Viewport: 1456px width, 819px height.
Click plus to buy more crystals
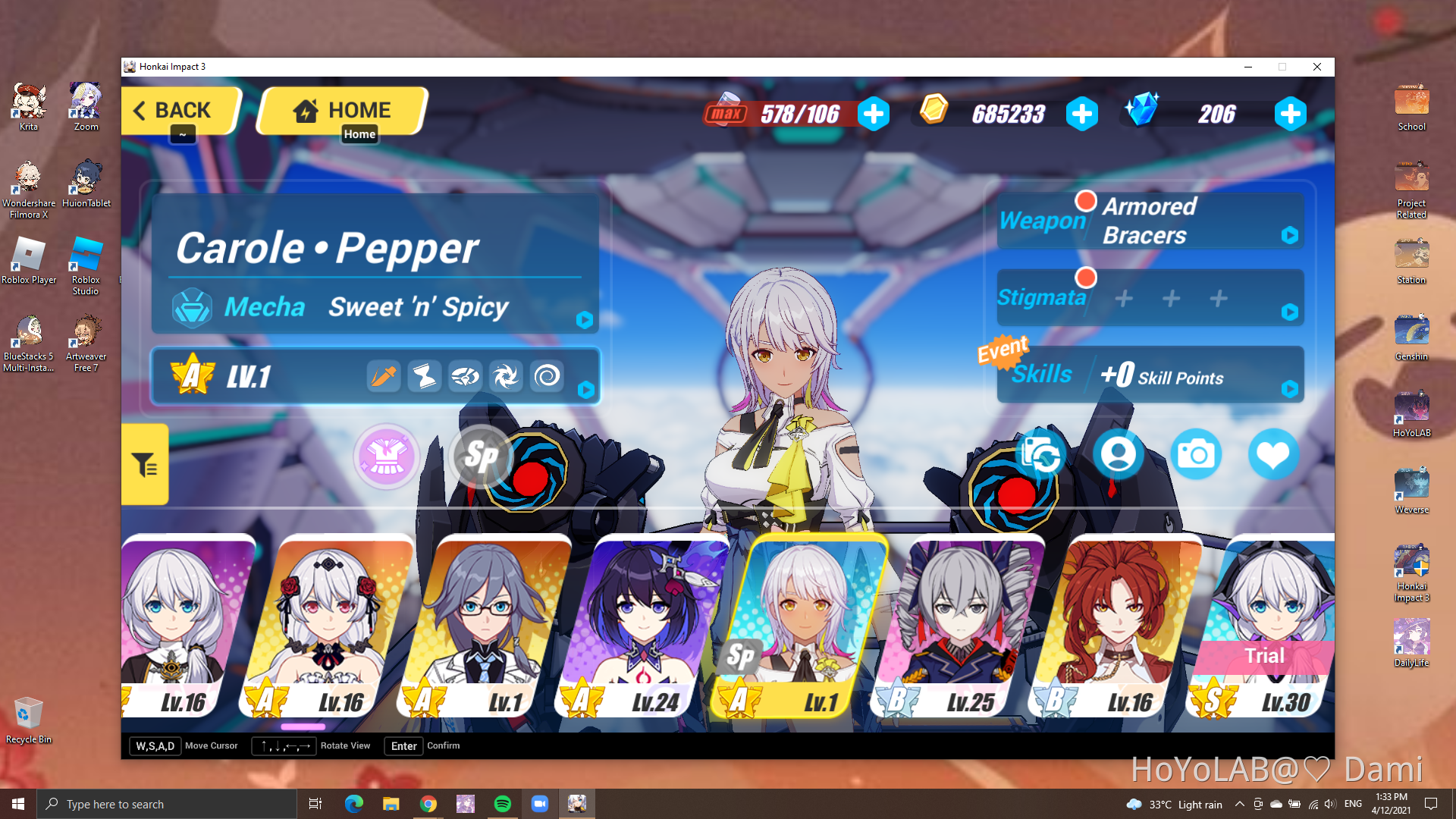1291,114
